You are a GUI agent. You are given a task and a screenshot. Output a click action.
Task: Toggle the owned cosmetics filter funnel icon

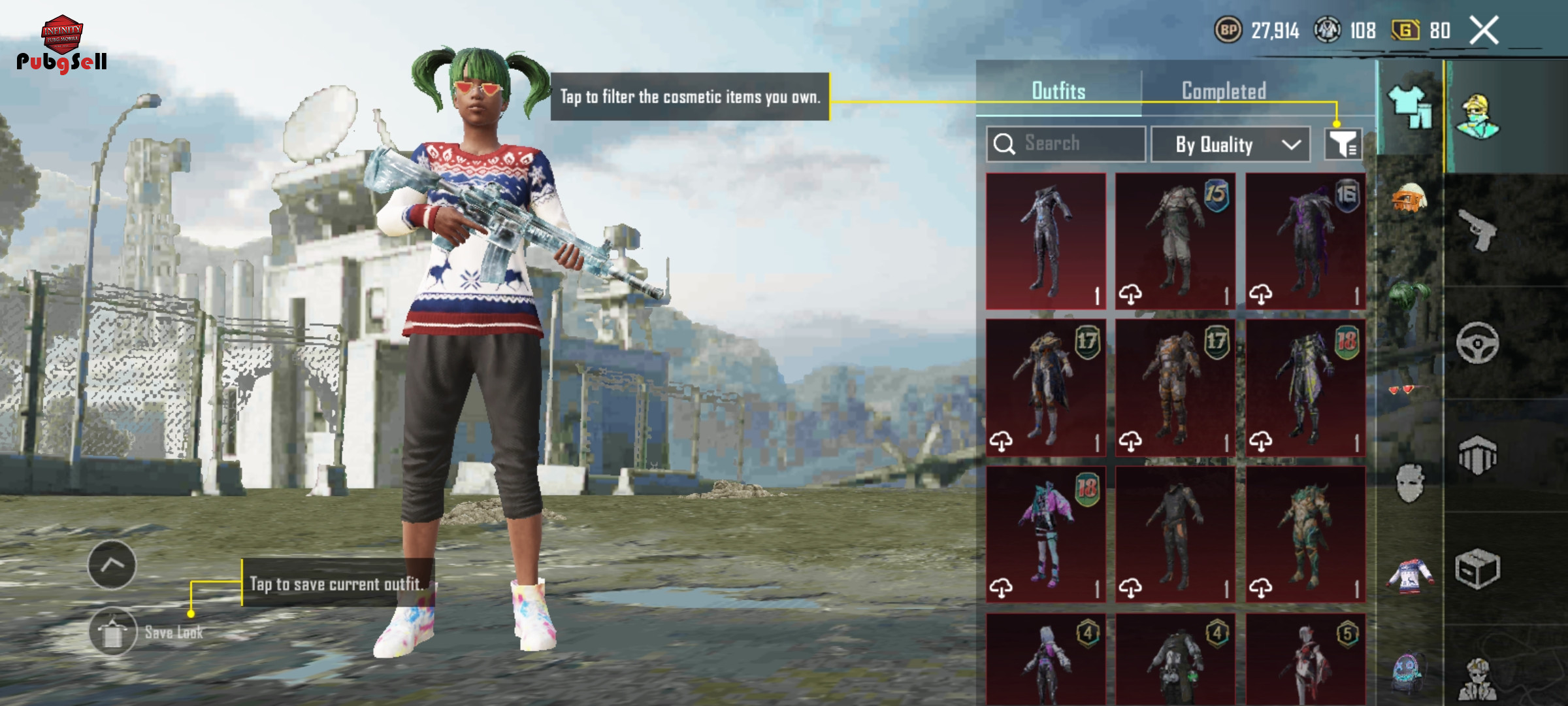(x=1343, y=144)
